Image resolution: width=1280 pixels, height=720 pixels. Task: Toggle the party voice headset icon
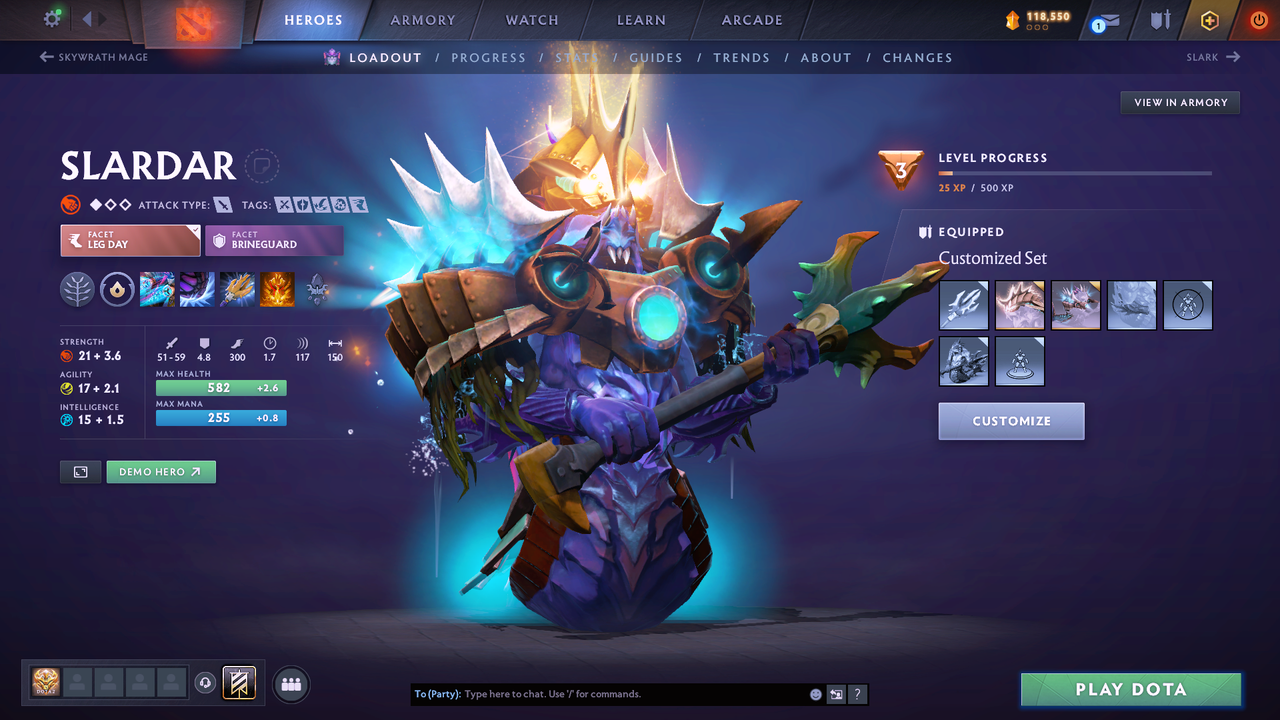tap(207, 683)
